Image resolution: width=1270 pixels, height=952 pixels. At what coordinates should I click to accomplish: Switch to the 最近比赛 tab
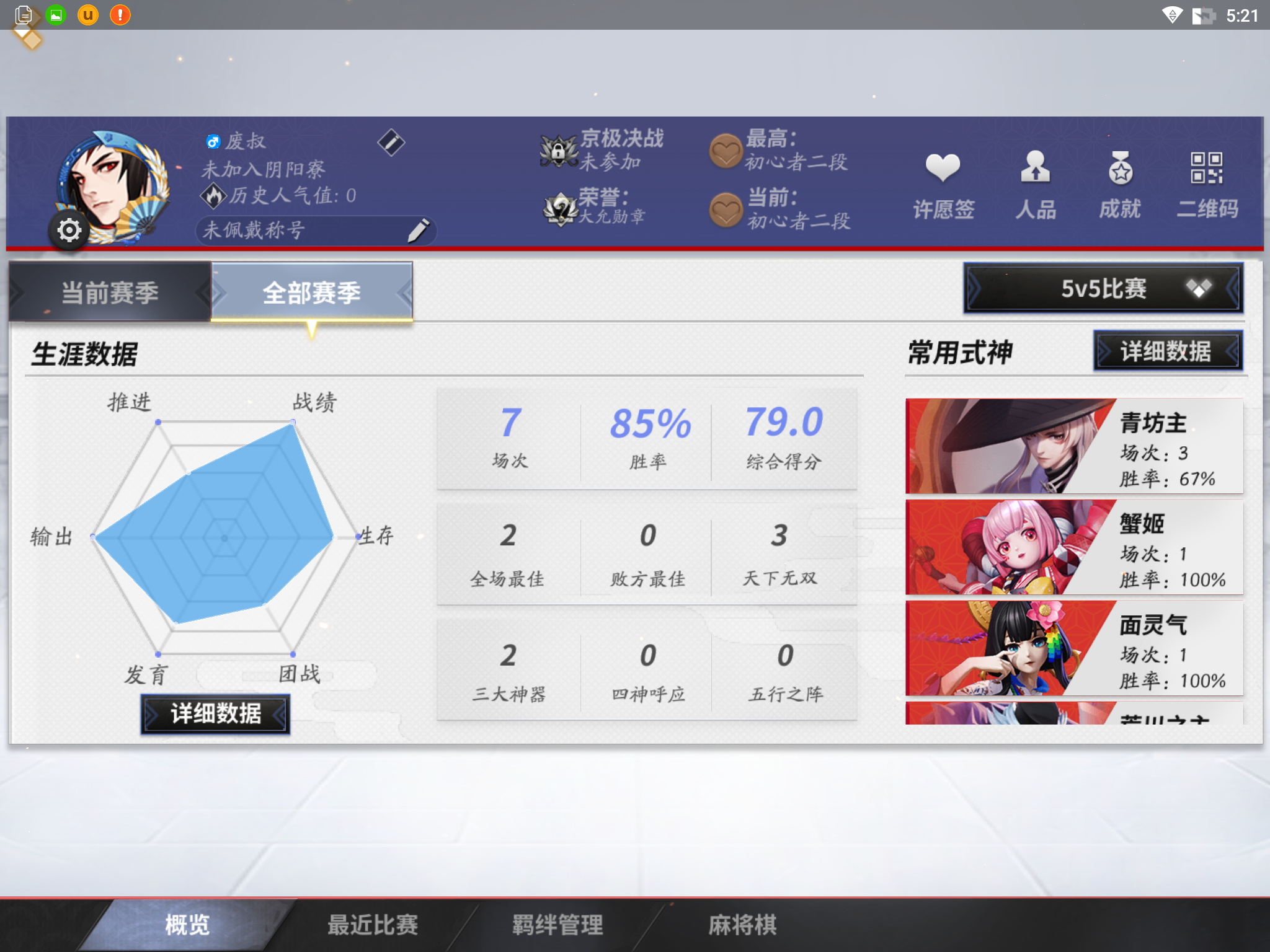(372, 923)
